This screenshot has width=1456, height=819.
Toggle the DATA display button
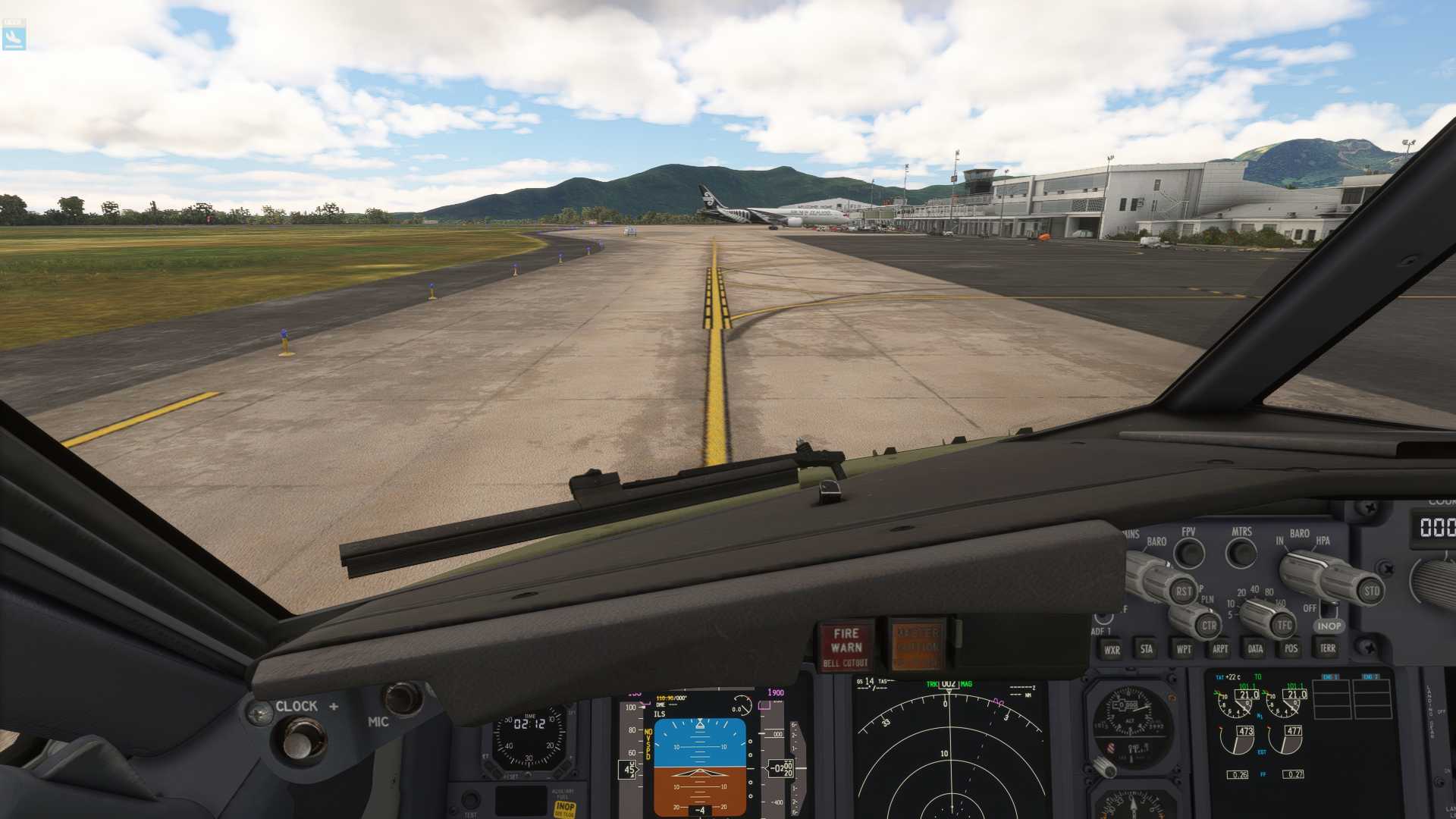[x=1255, y=649]
